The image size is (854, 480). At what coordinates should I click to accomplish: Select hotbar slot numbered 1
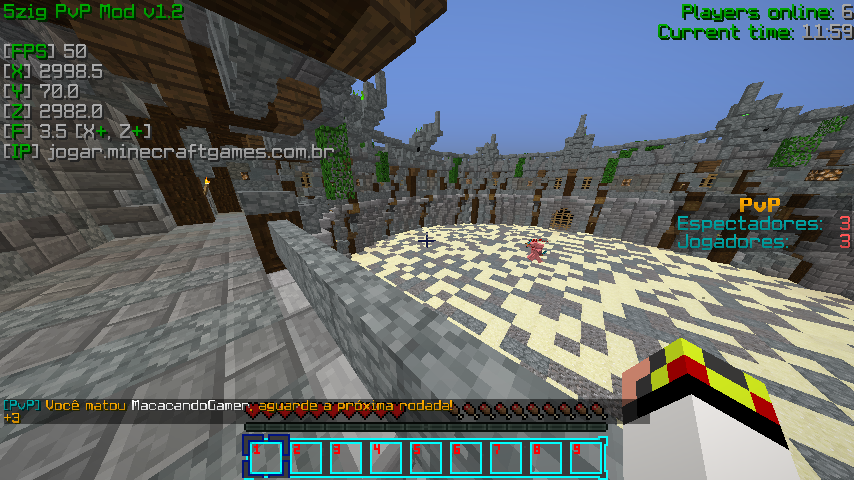pyautogui.click(x=266, y=457)
